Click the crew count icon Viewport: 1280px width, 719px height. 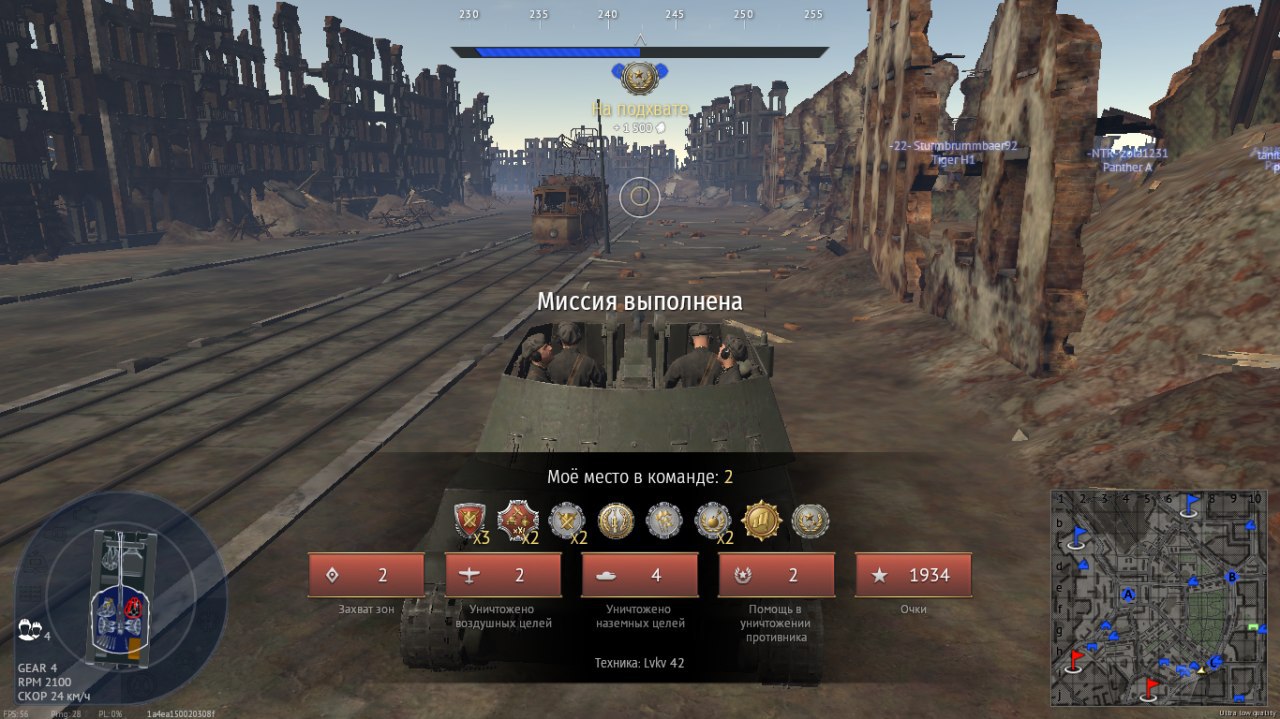pos(29,632)
